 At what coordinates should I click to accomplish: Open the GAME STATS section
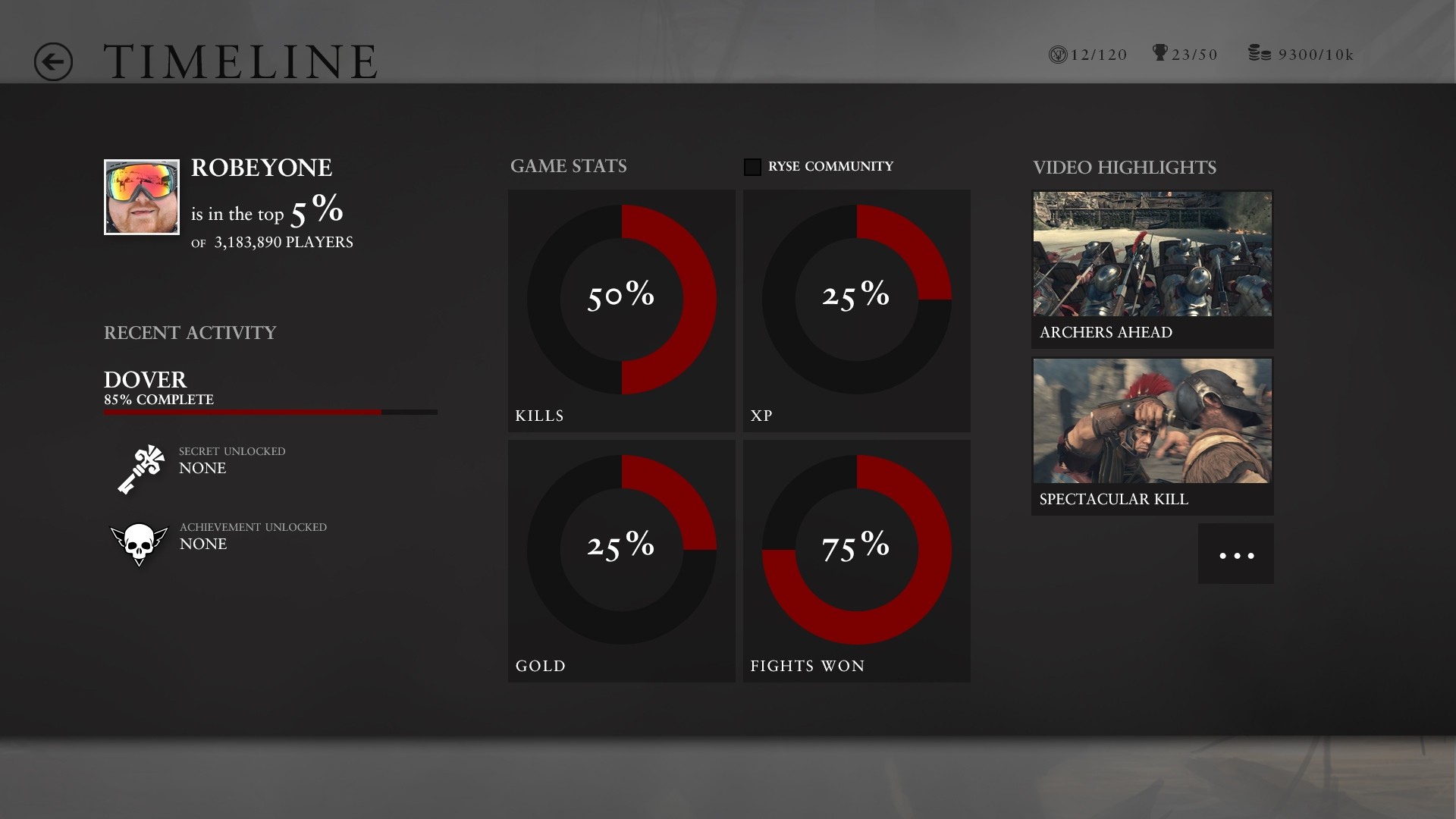(x=570, y=167)
